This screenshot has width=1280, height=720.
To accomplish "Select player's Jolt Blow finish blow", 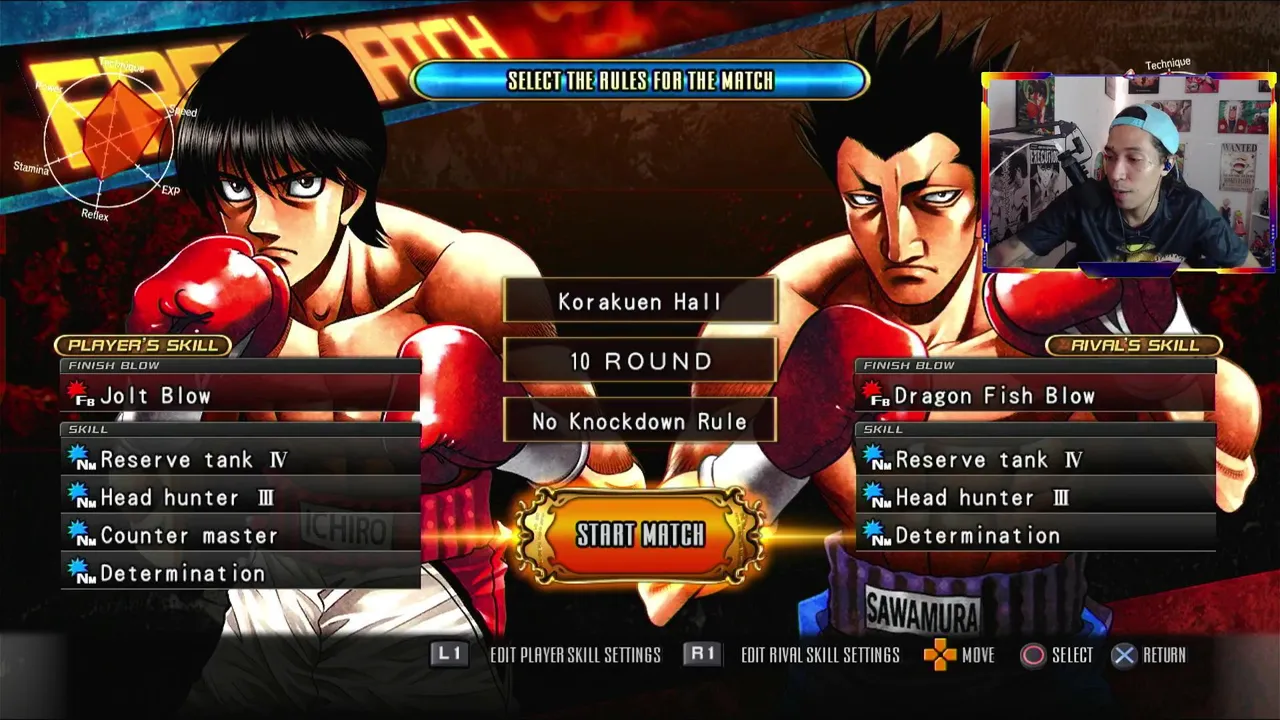I will click(240, 396).
